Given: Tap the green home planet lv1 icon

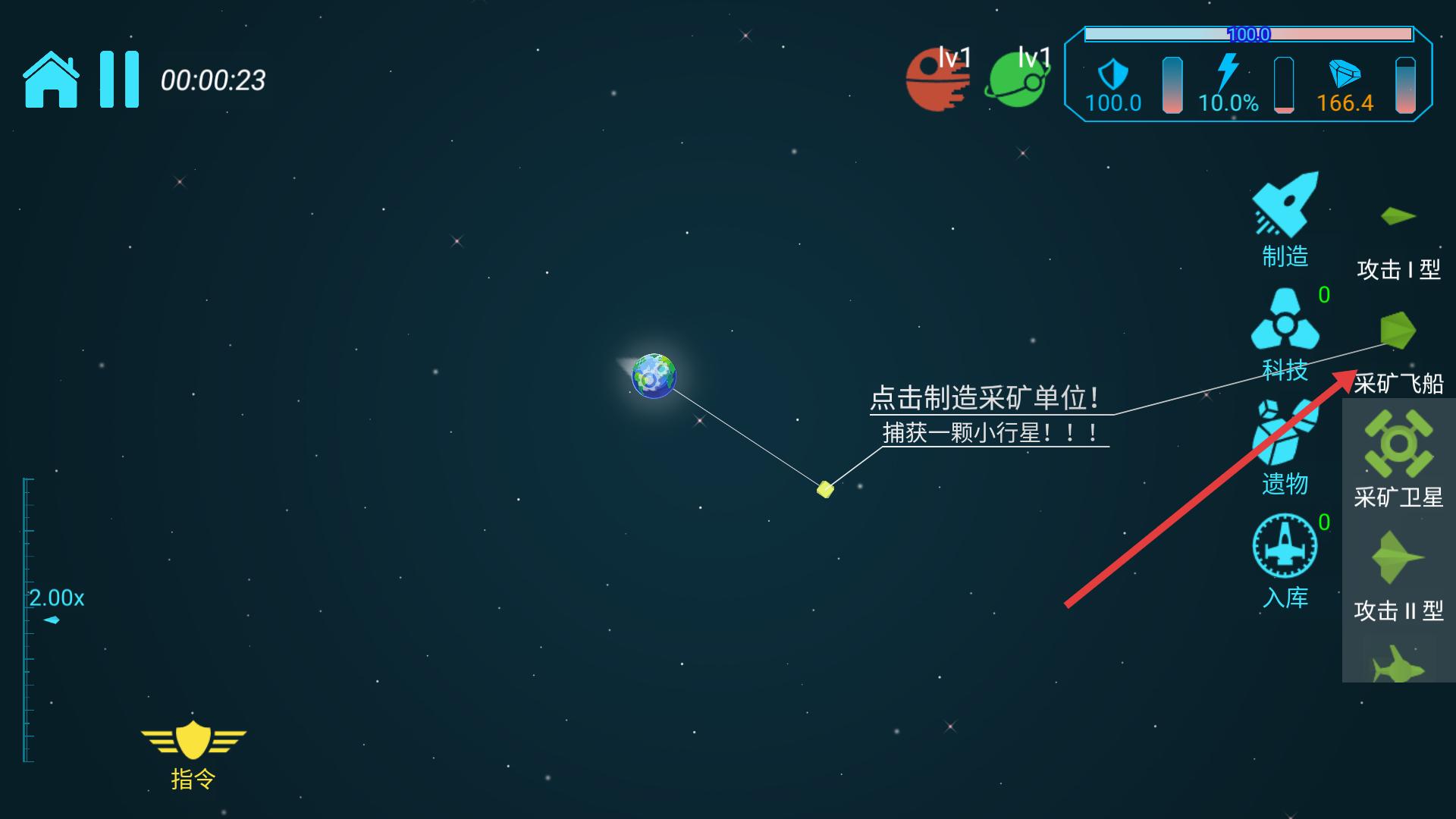Looking at the screenshot, I should [x=1016, y=78].
